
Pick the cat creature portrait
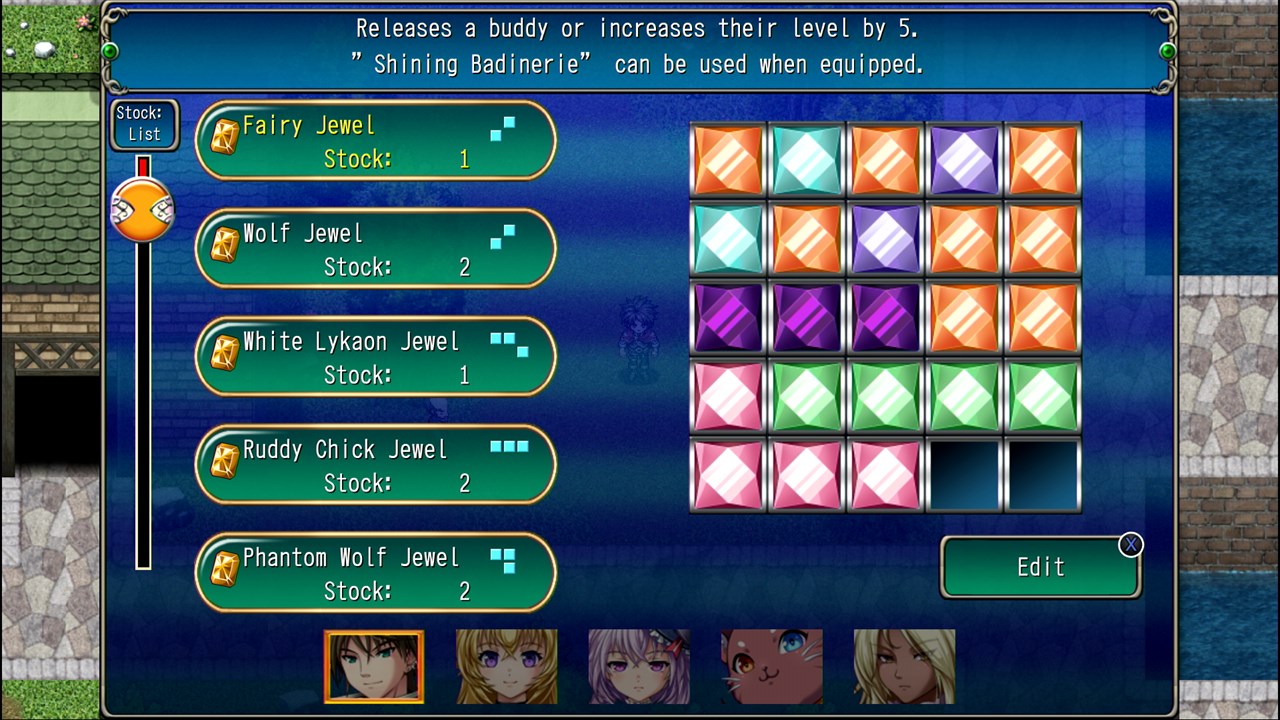pos(772,666)
